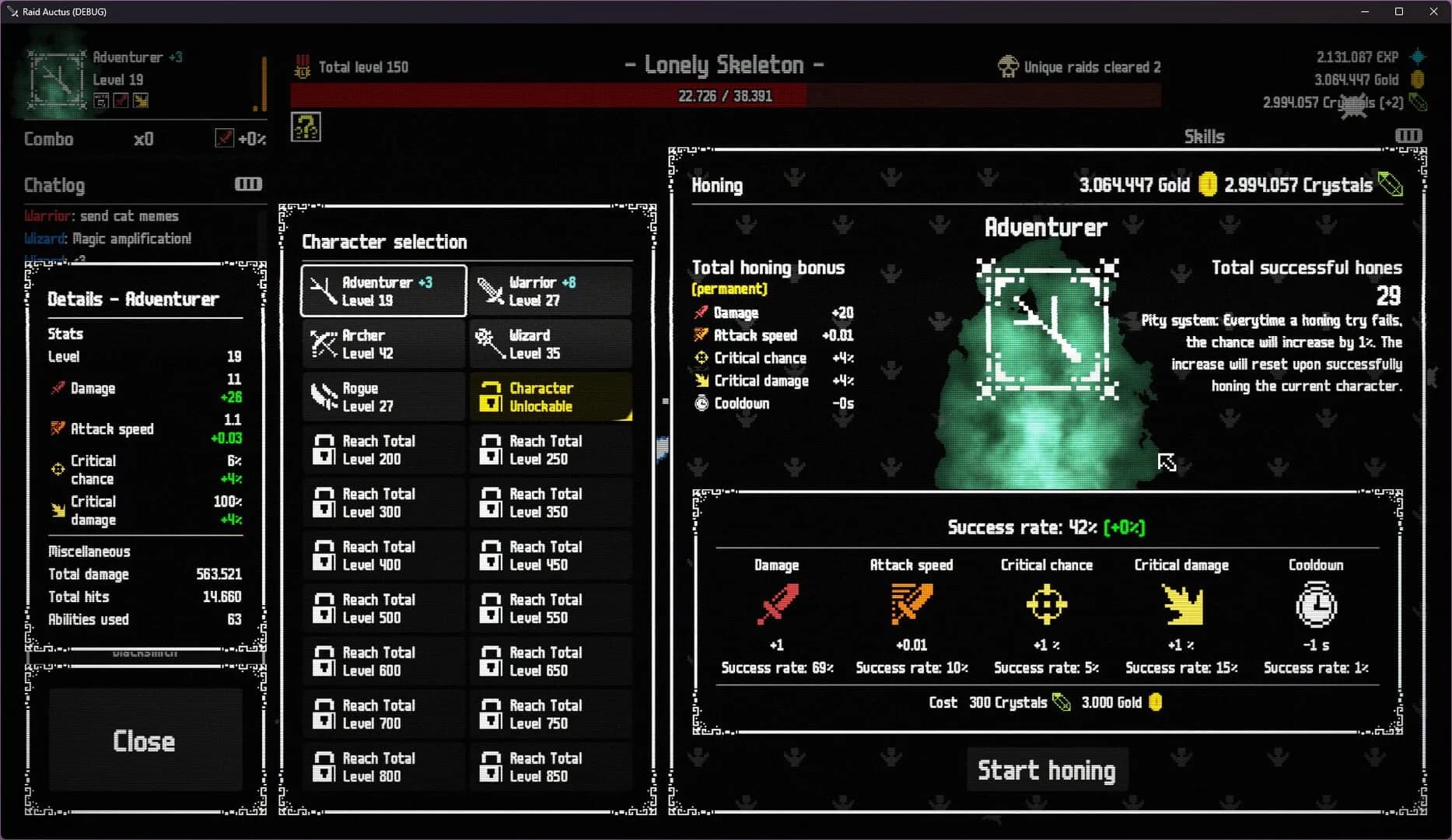Click the yellow question mark icon below the boss health bar
1452x840 pixels.
[x=306, y=127]
